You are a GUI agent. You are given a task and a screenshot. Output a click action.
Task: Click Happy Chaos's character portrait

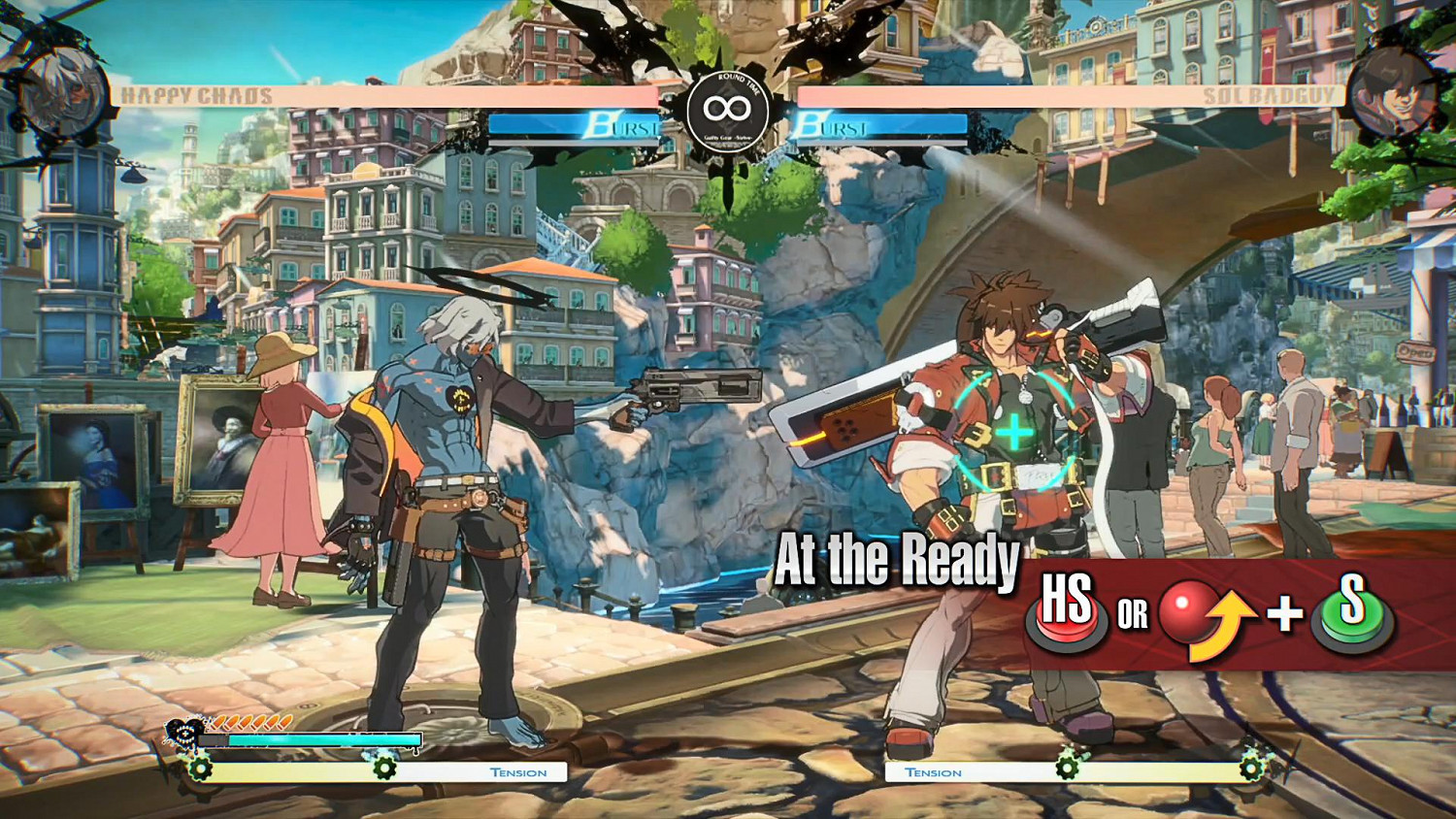click(65, 94)
